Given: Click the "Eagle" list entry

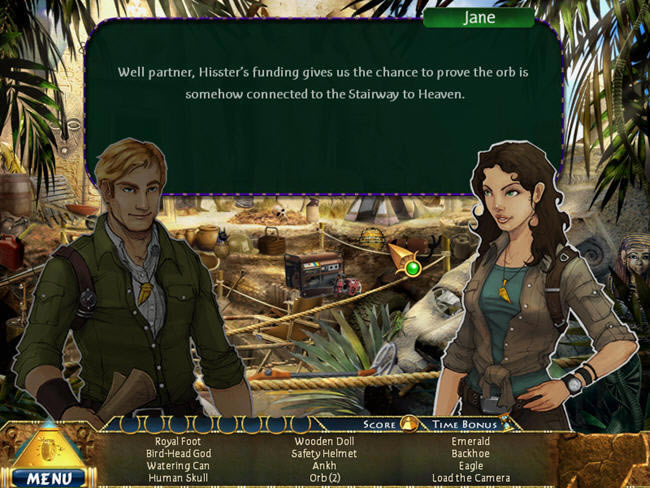Looking at the screenshot, I should coord(470,465).
